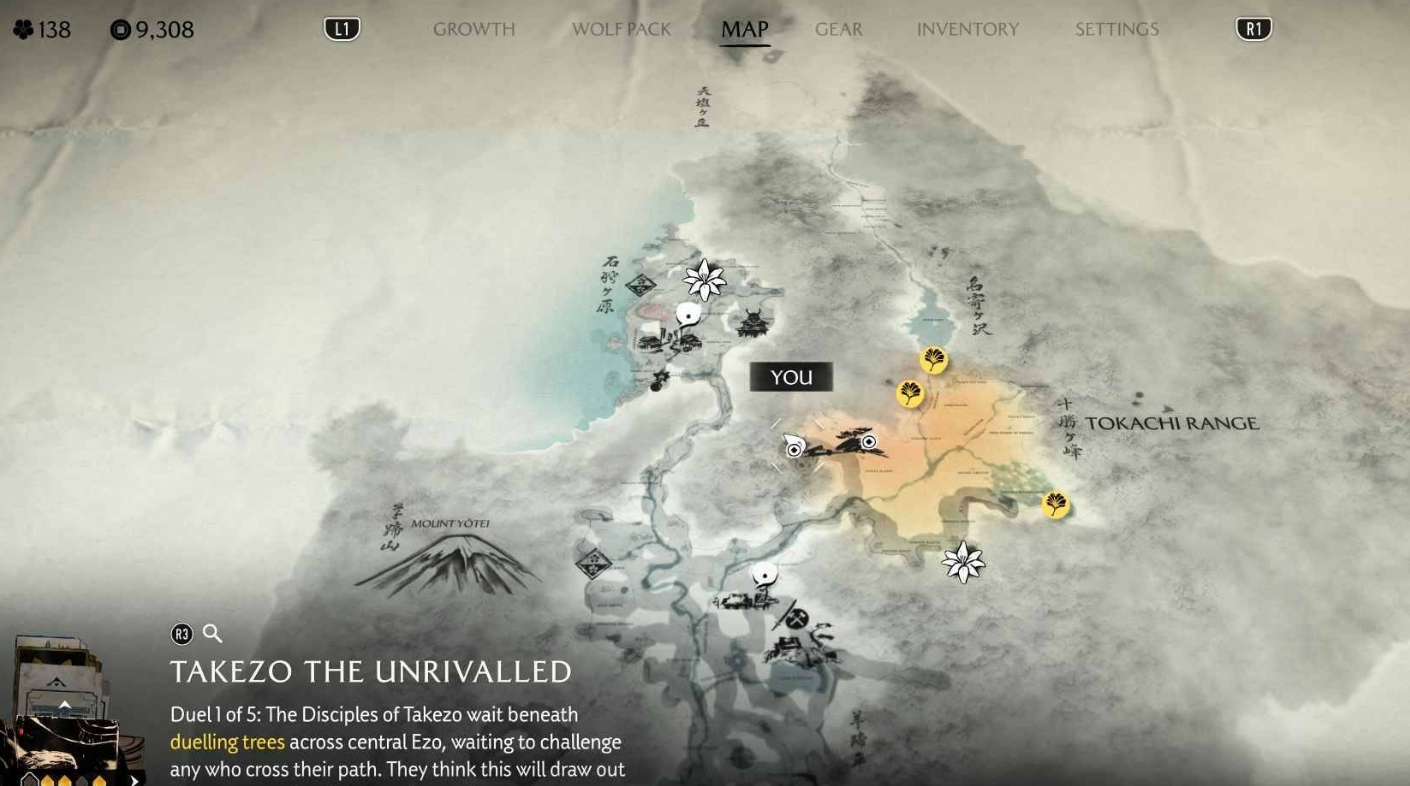
Task: Switch to the Settings tab
Action: coord(1116,30)
